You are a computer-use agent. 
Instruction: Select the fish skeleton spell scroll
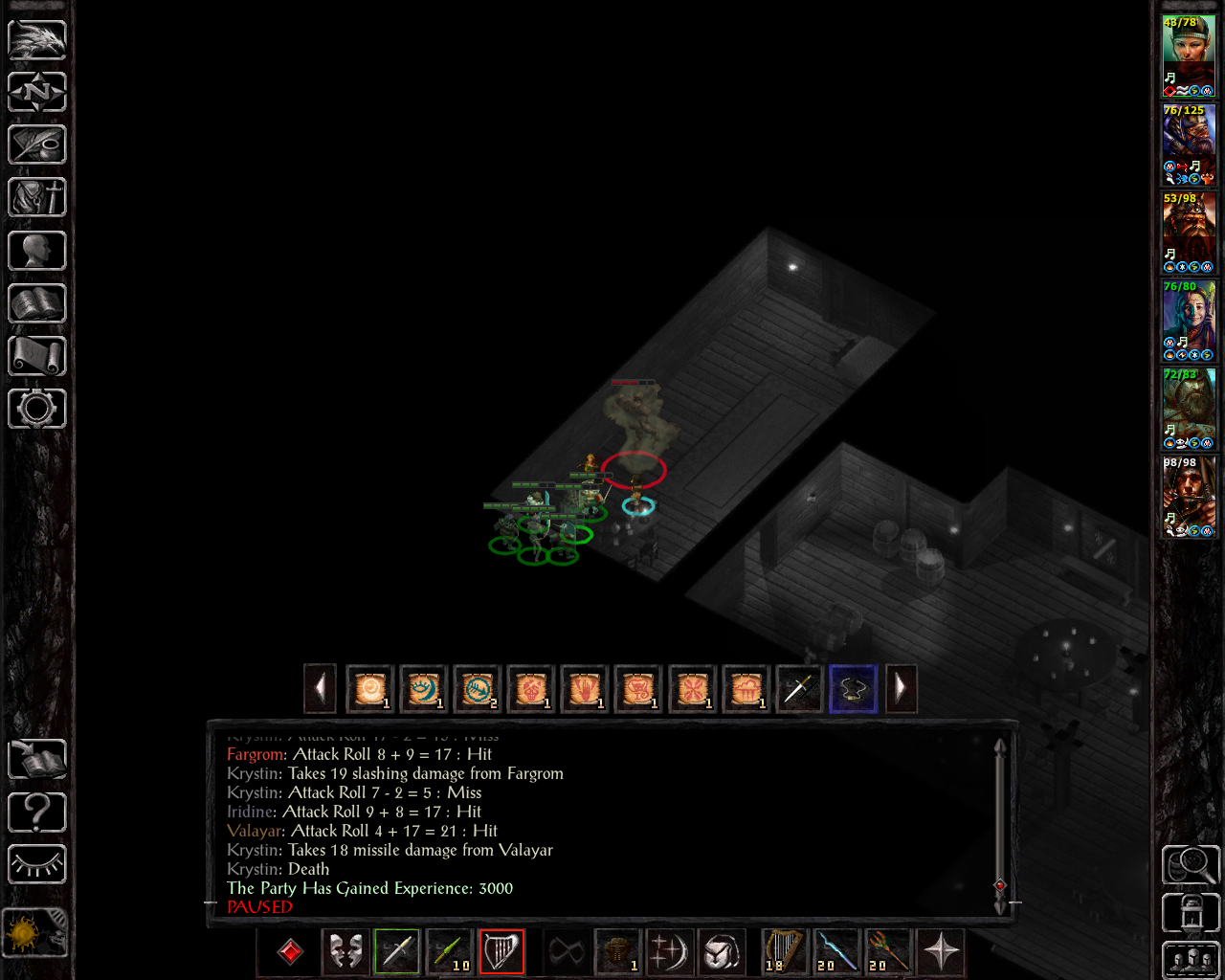pos(478,688)
